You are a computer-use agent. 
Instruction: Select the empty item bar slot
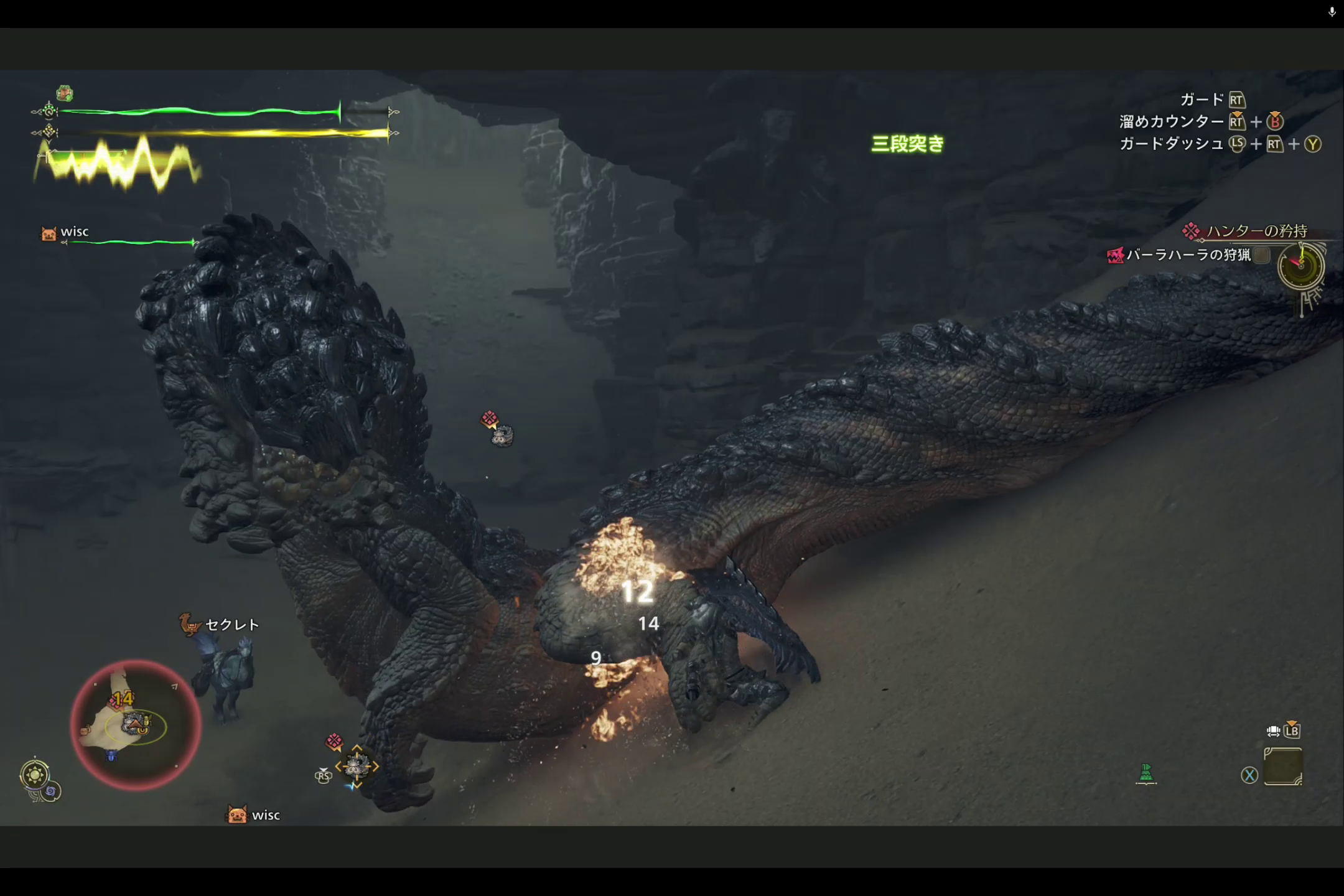point(1283,767)
